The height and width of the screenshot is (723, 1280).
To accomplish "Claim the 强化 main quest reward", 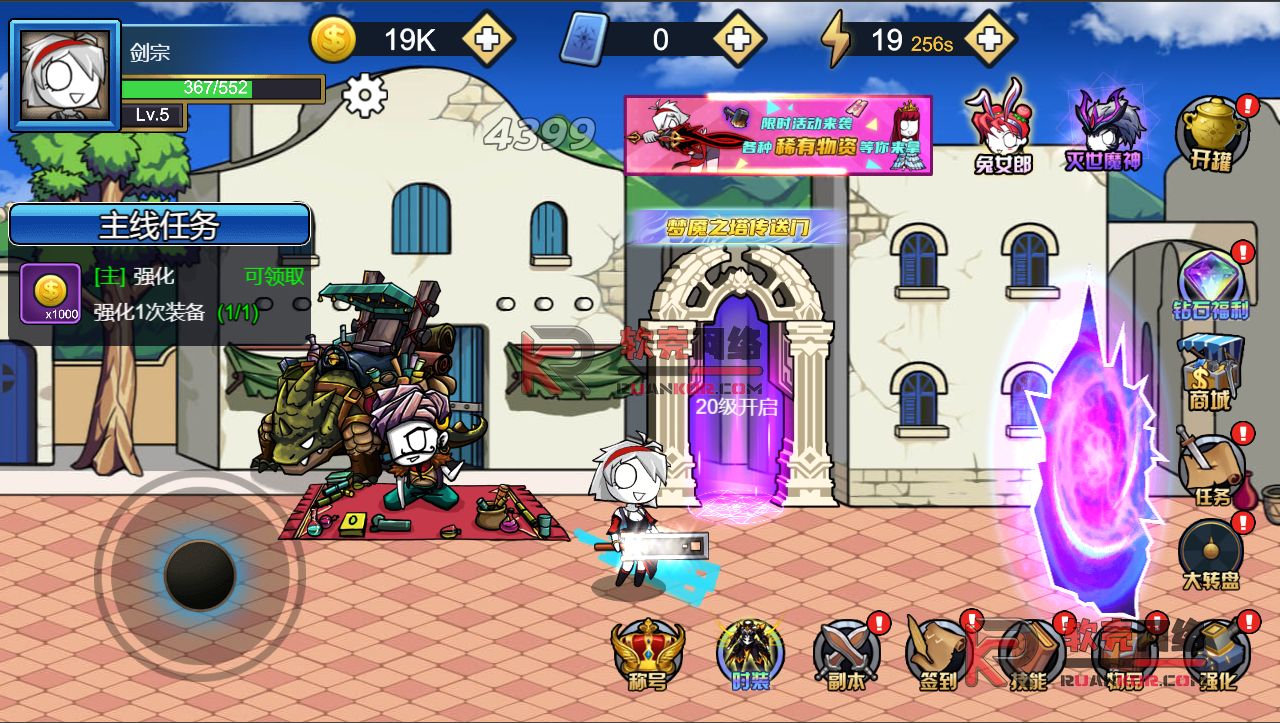I will pyautogui.click(x=274, y=277).
